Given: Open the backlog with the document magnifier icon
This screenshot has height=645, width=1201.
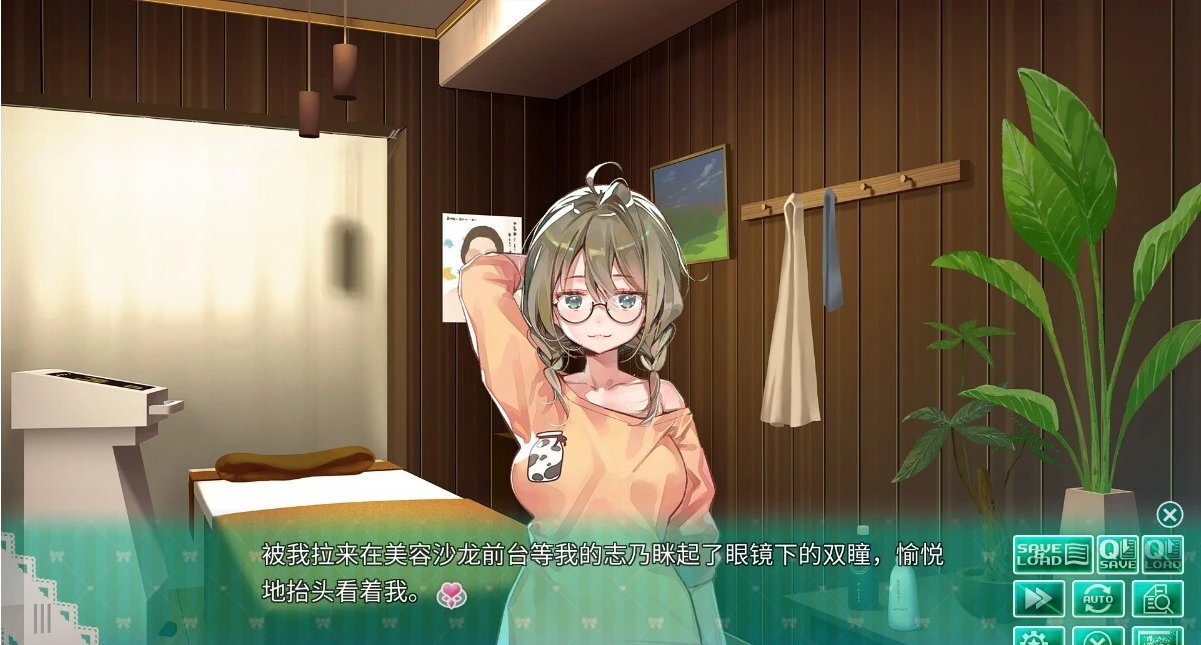Looking at the screenshot, I should pyautogui.click(x=1158, y=598).
